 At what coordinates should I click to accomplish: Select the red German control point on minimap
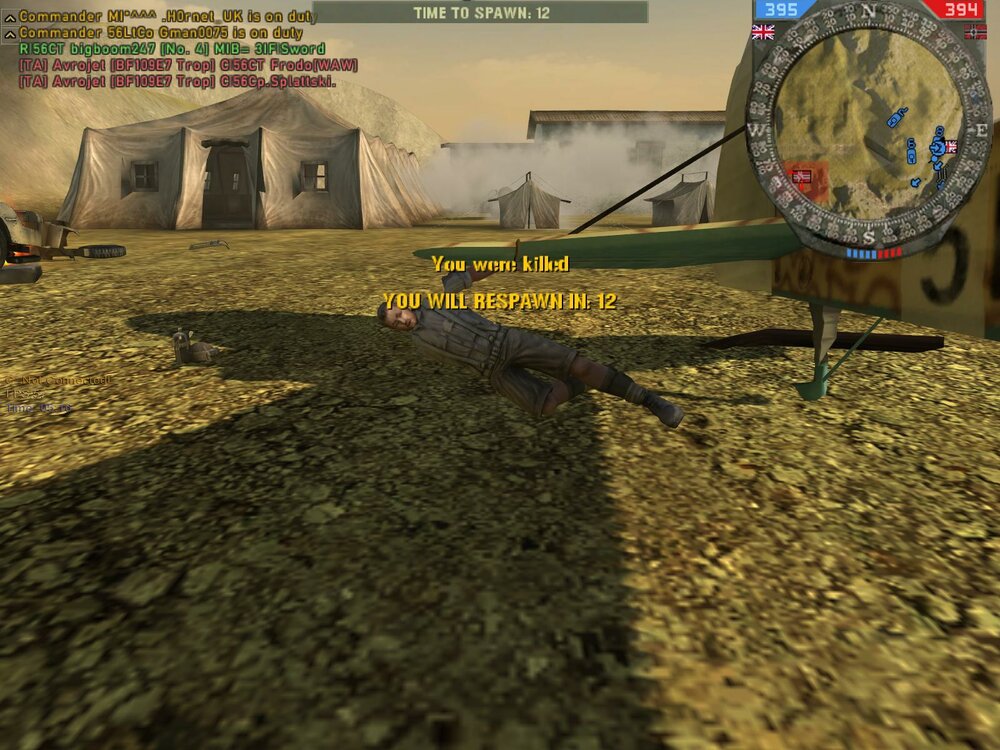(x=801, y=176)
